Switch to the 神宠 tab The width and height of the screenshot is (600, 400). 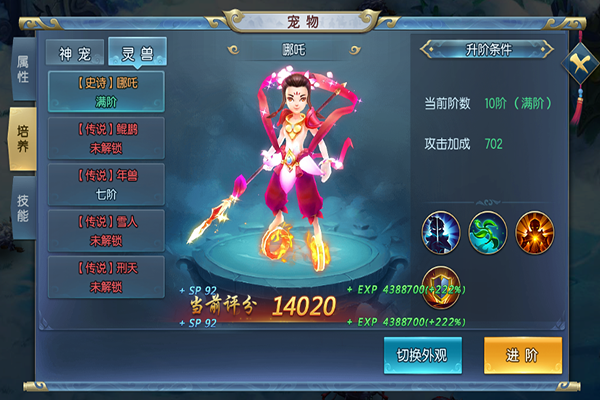76,52
